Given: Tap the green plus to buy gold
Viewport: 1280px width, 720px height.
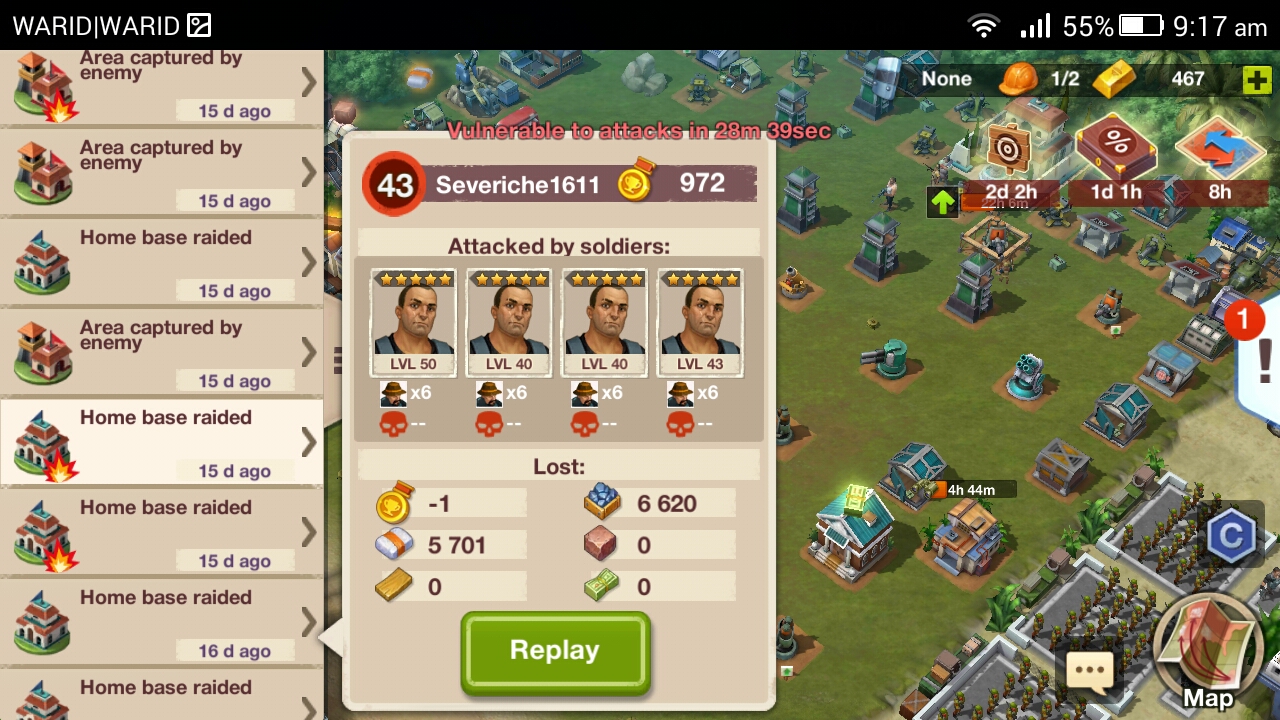Looking at the screenshot, I should tap(1257, 80).
